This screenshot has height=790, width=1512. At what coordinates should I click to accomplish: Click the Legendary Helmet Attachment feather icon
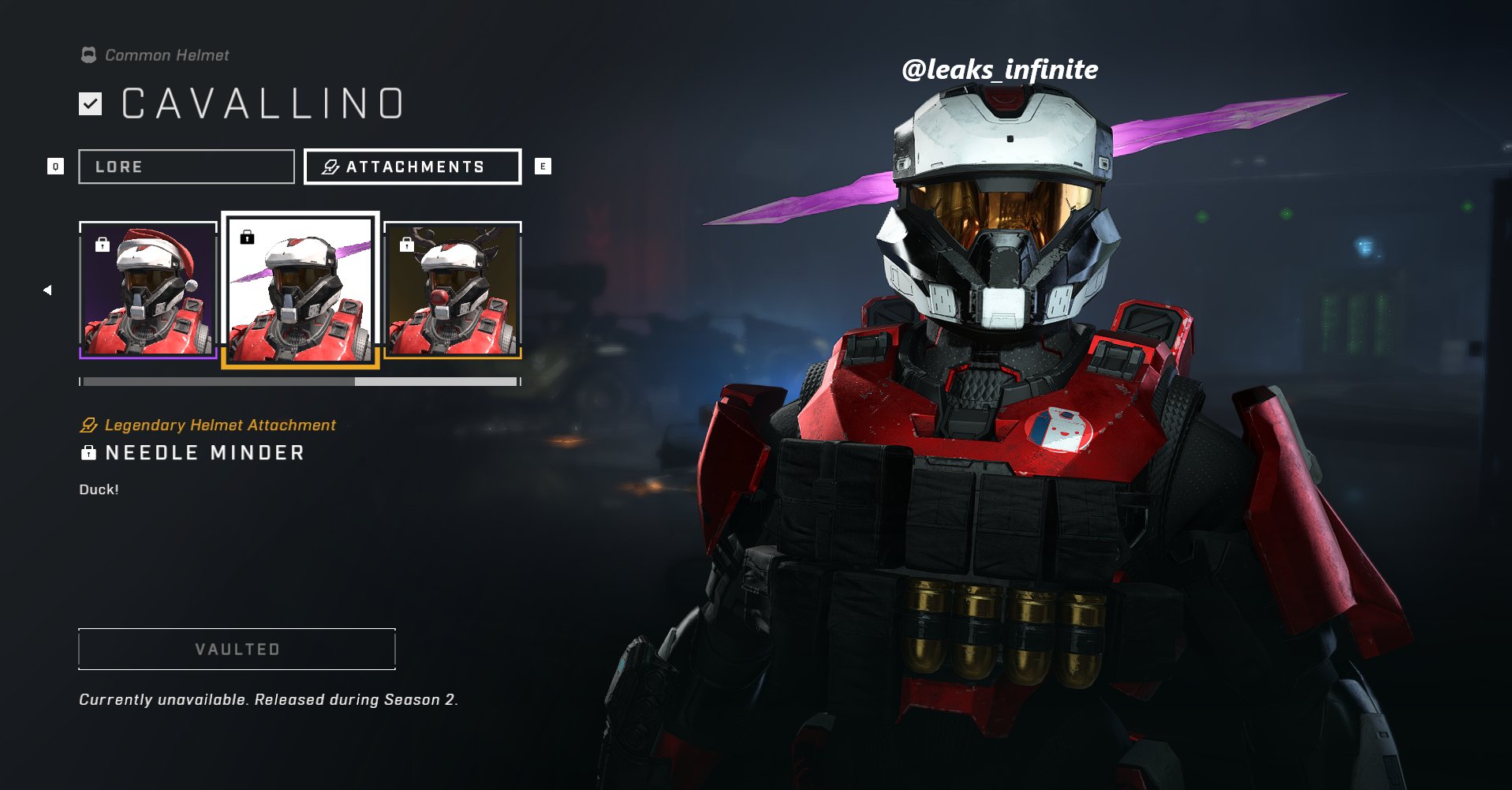pyautogui.click(x=87, y=425)
